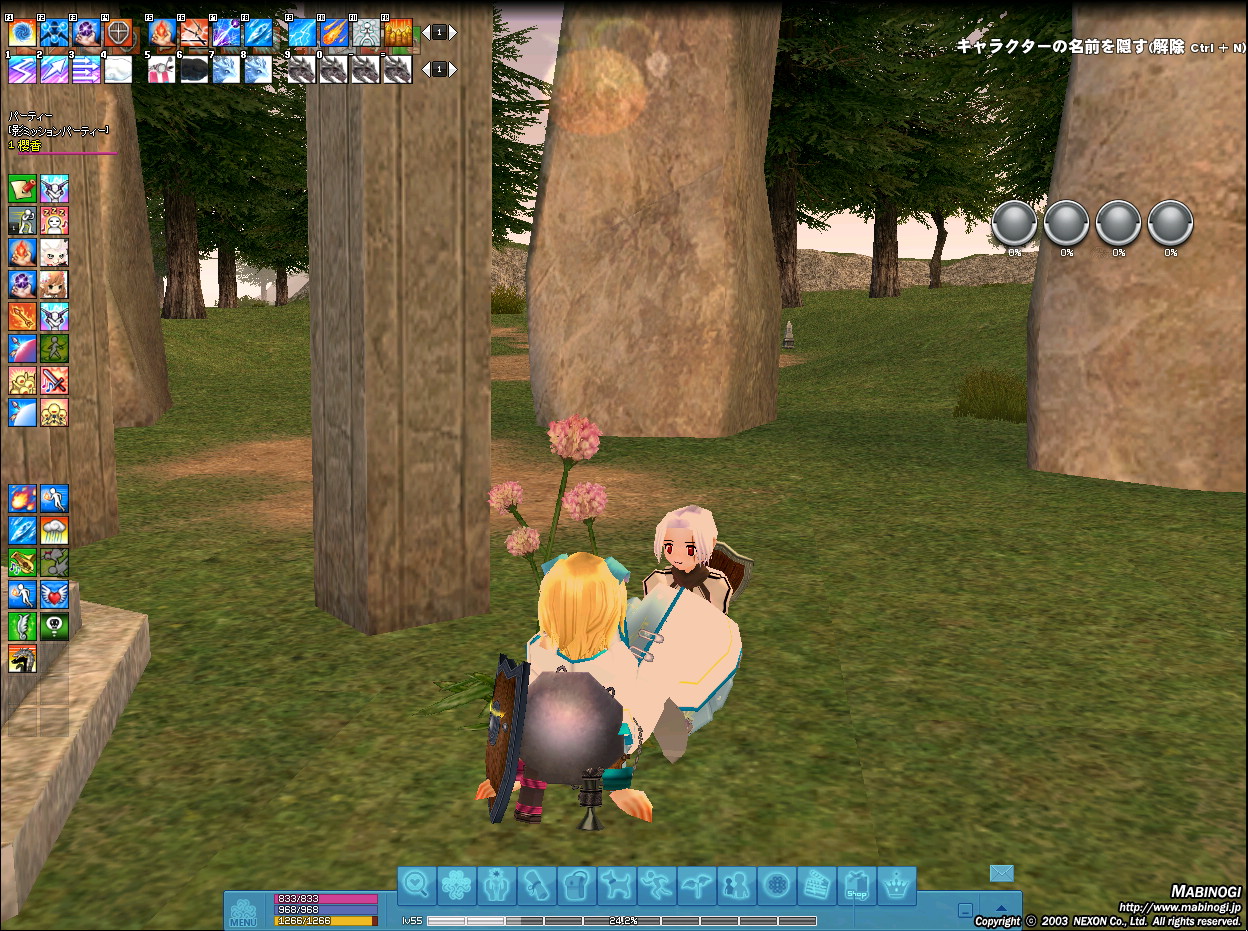The height and width of the screenshot is (931, 1248).
Task: Minimize the bottom menu bar
Action: click(x=964, y=911)
